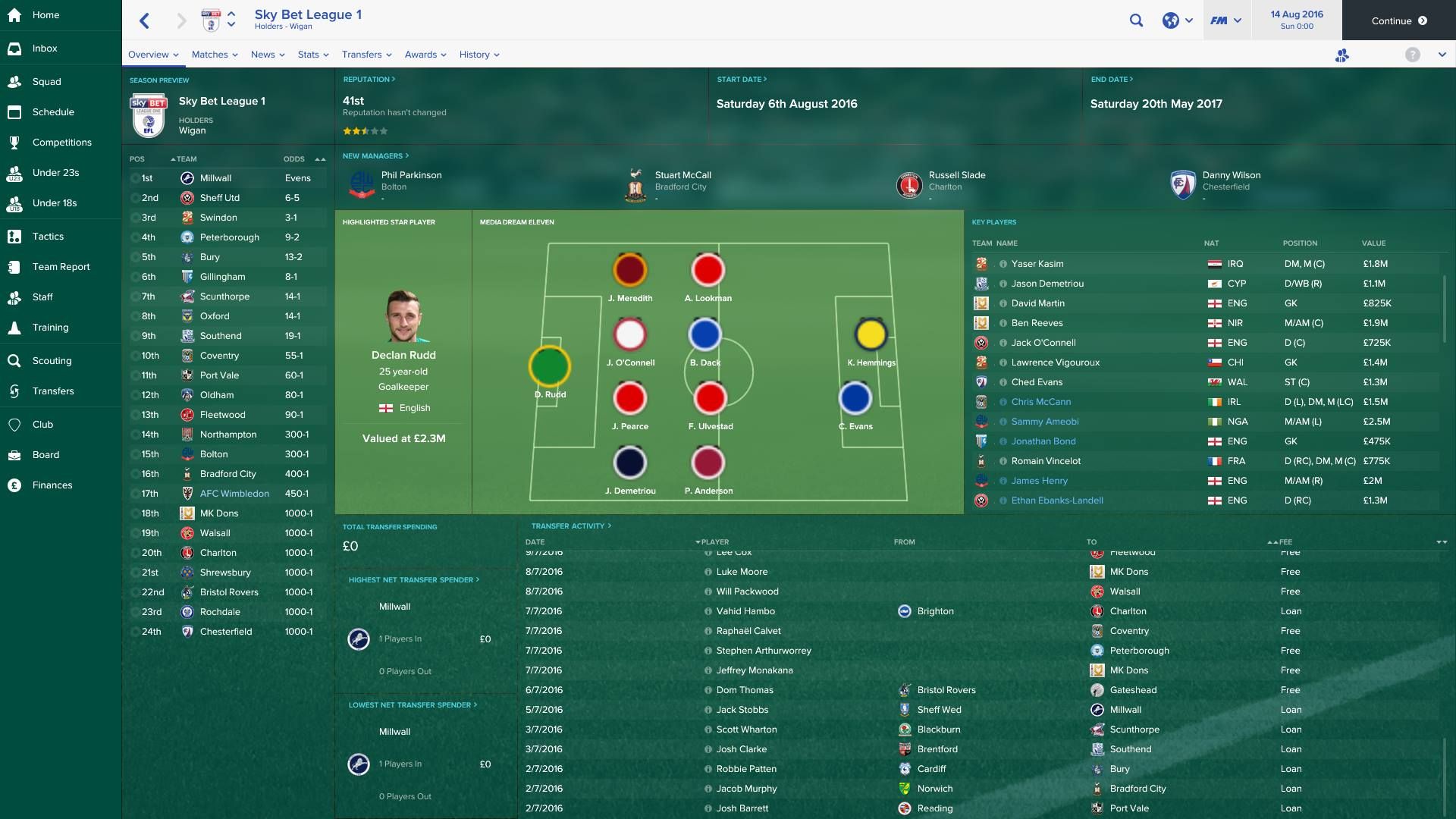1456x819 pixels.
Task: Open the Tactics screen
Action: [48, 236]
